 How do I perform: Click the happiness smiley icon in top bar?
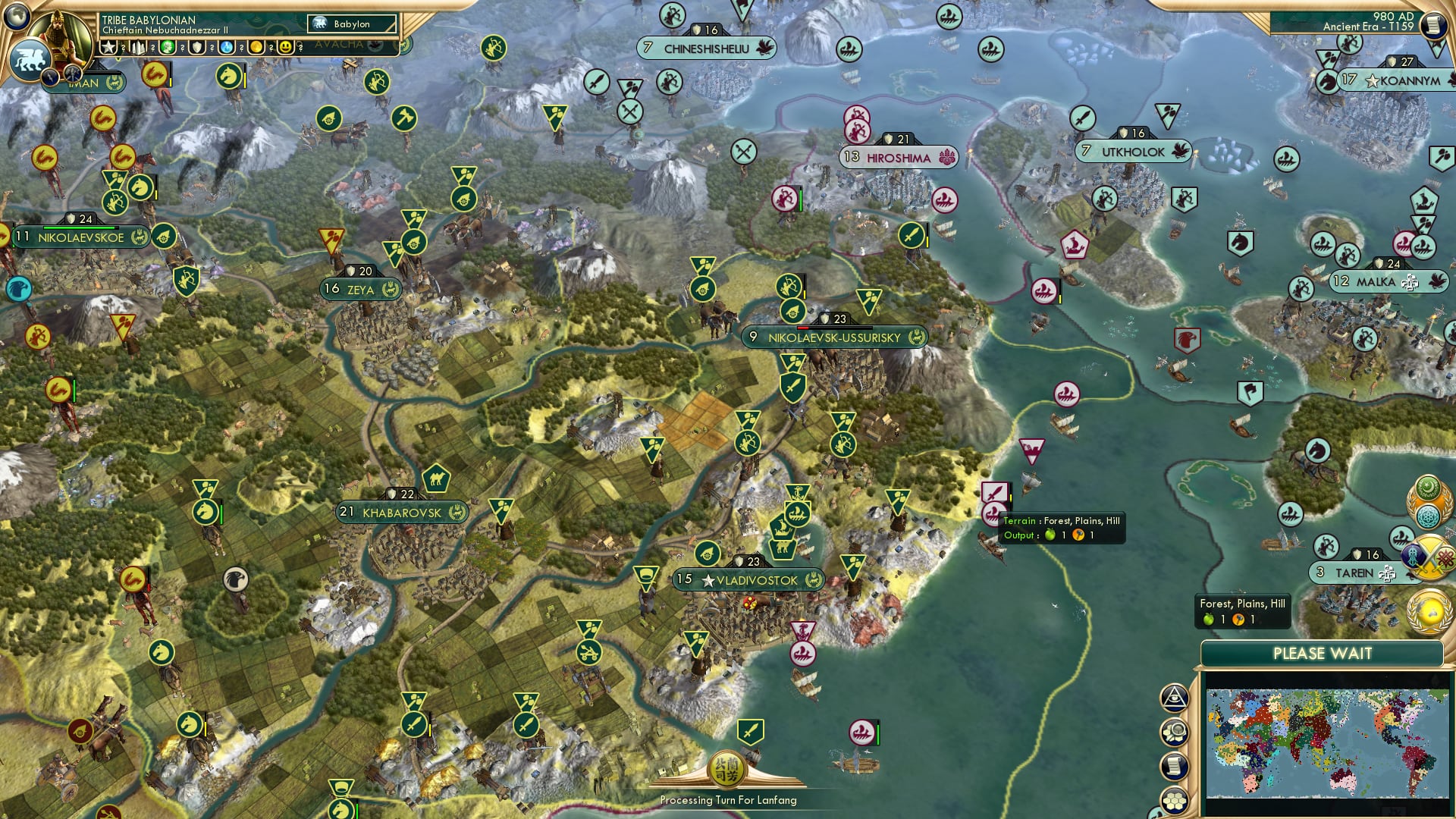coord(286,48)
